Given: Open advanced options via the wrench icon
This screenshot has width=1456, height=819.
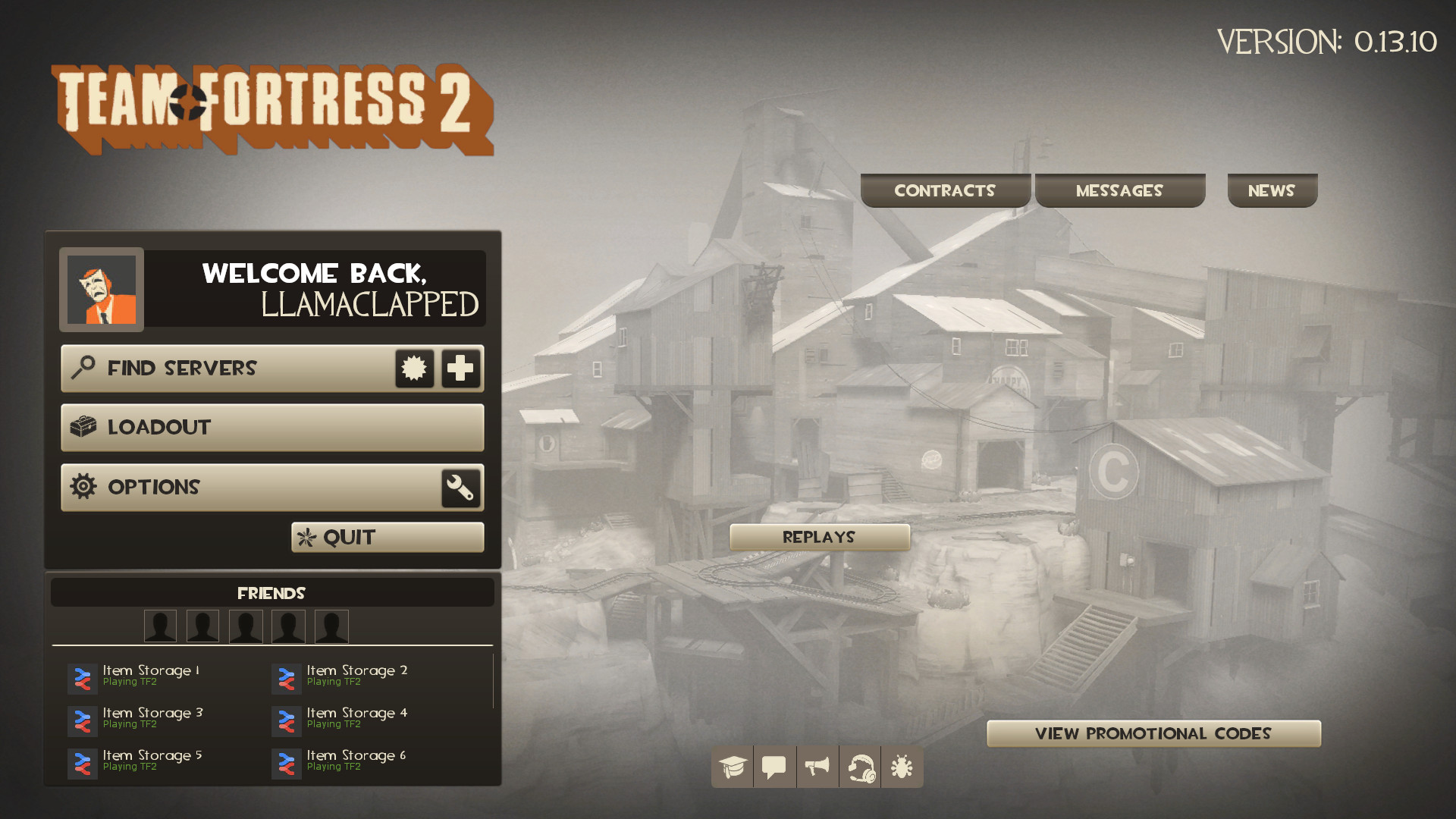Looking at the screenshot, I should [x=461, y=488].
